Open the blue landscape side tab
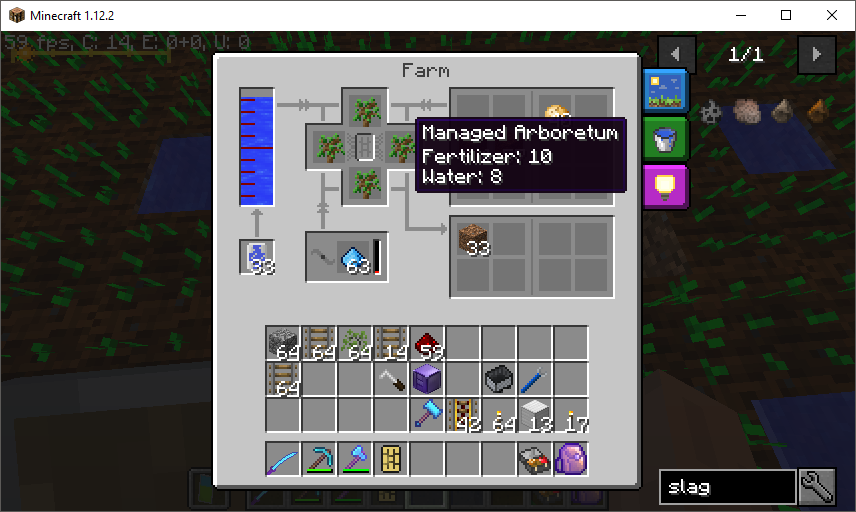Screen dimensions: 856x512 [x=661, y=91]
